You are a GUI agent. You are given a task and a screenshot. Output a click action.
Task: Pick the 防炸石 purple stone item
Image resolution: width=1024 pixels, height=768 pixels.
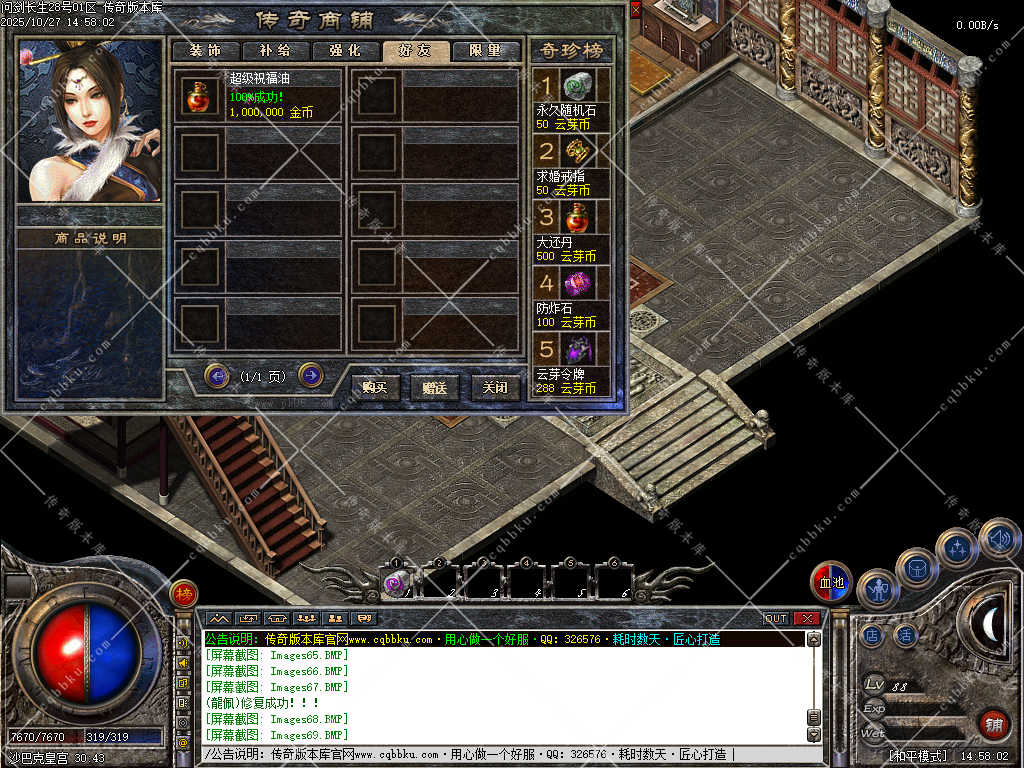577,283
